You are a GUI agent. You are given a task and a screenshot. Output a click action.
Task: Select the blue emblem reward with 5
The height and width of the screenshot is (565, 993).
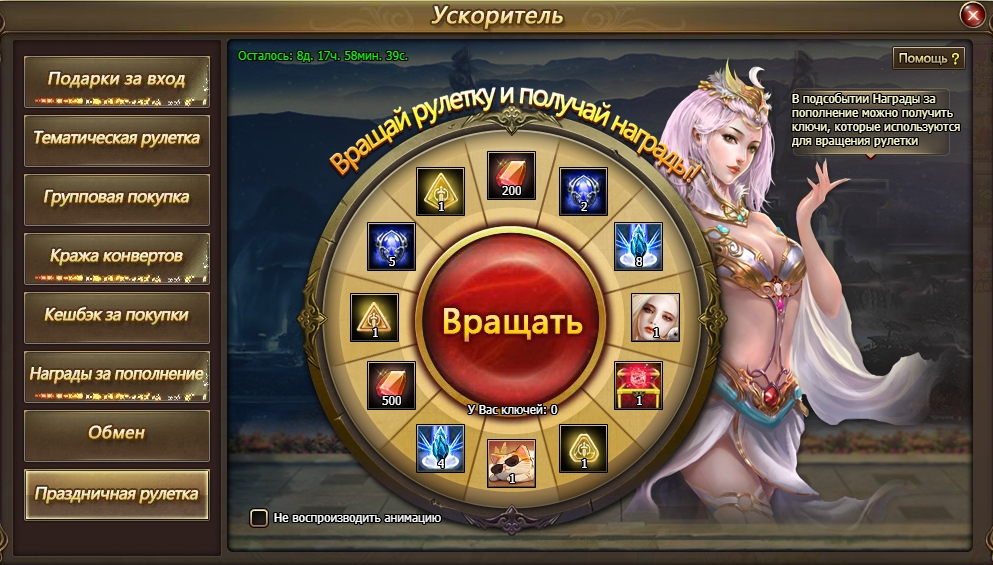coord(391,247)
